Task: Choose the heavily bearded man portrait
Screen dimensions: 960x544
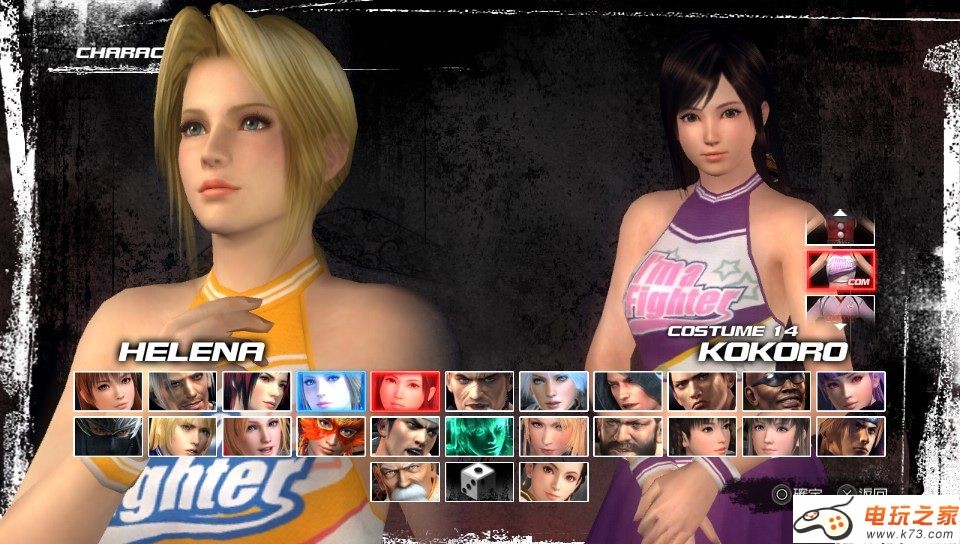Action: (628, 436)
